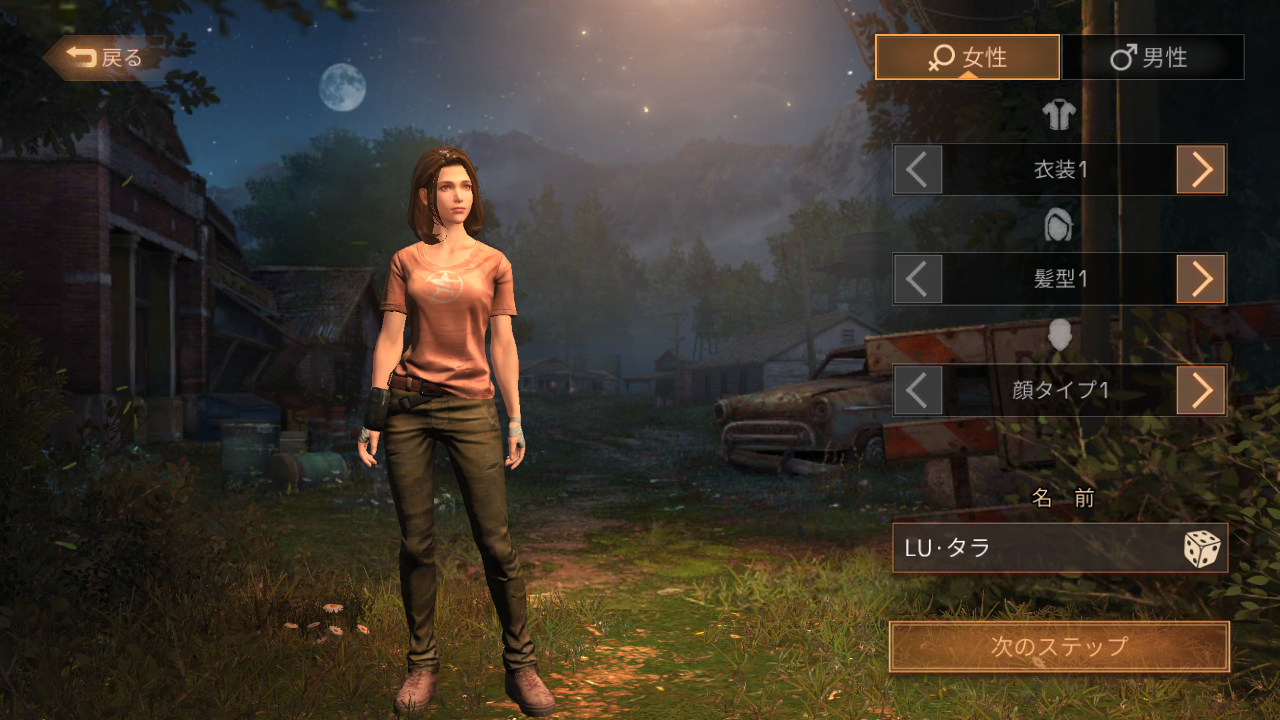The height and width of the screenshot is (720, 1280).
Task: Advance to next hairstyle after 髪型1
Action: pos(1201,278)
